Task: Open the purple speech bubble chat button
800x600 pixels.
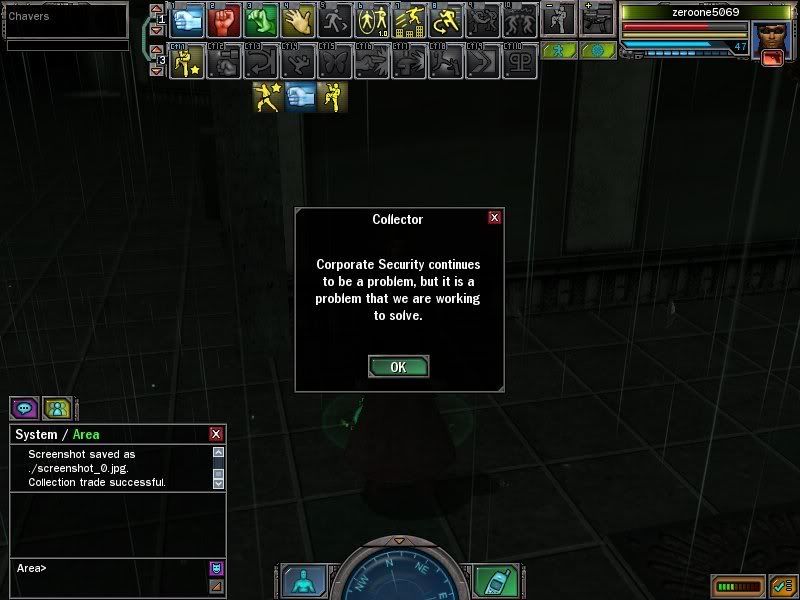Action: [24, 408]
